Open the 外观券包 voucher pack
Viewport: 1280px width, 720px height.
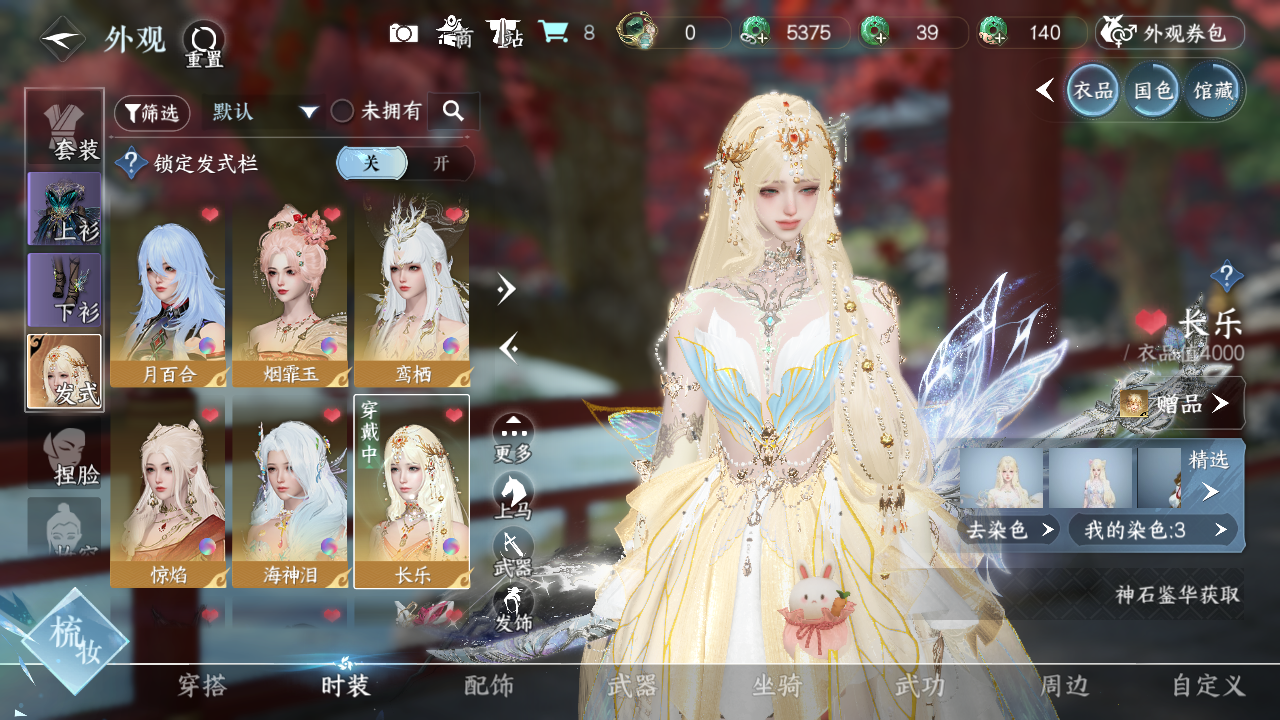point(1170,33)
